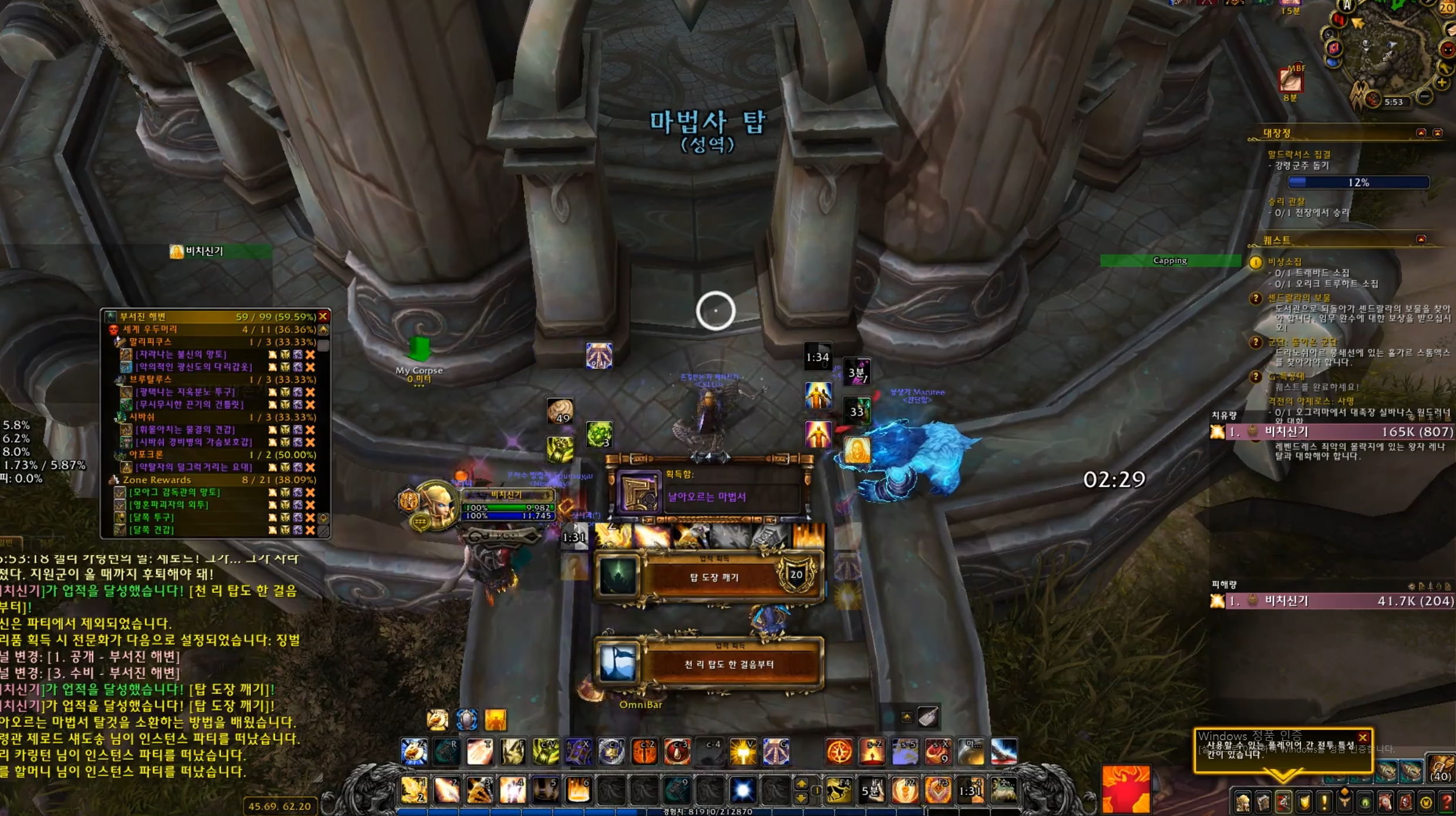Image resolution: width=1456 pixels, height=816 pixels.
Task: Open the mounts and collections horse button
Action: click(1385, 802)
